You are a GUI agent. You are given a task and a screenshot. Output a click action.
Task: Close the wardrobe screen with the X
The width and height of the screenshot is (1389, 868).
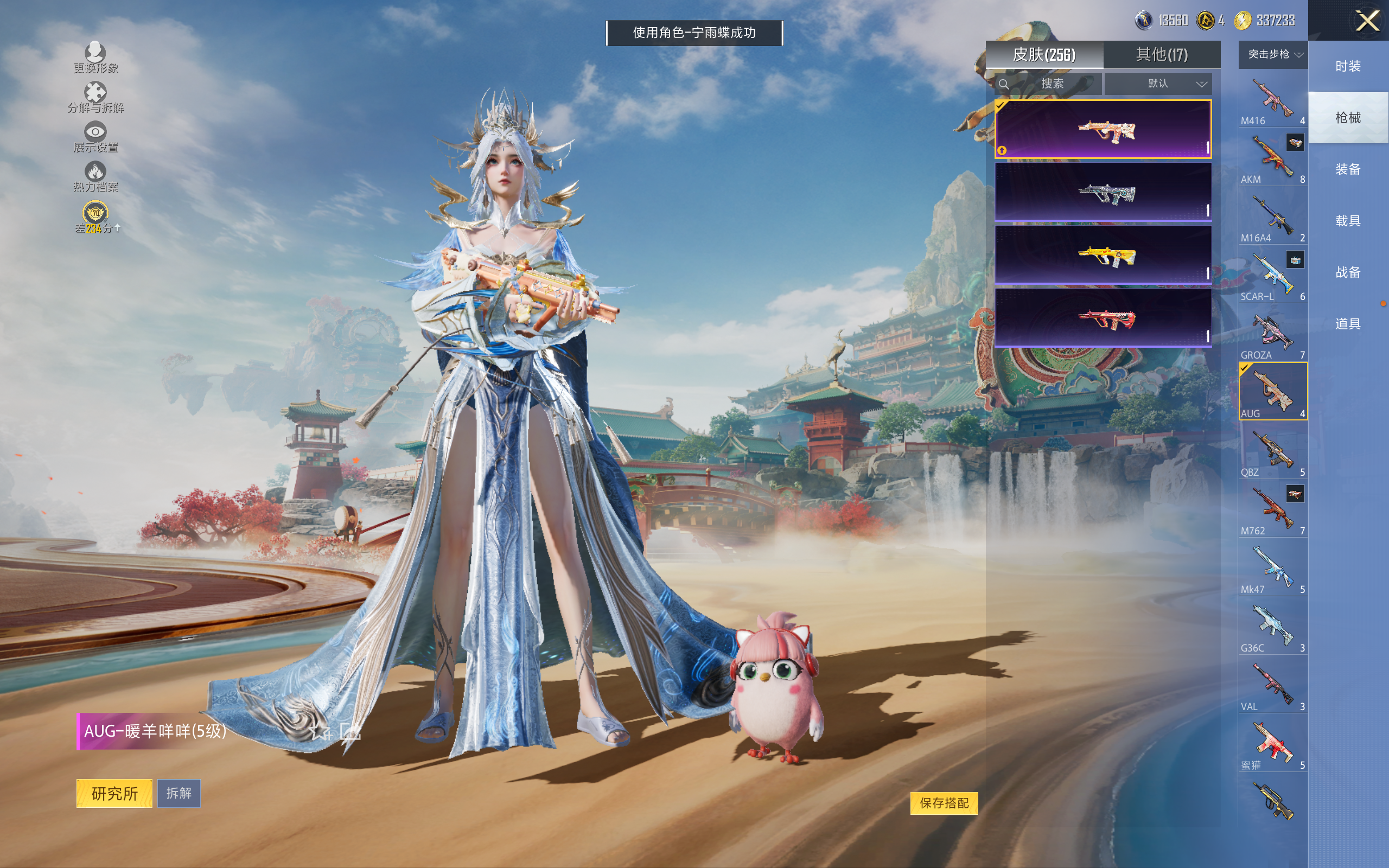(1367, 21)
